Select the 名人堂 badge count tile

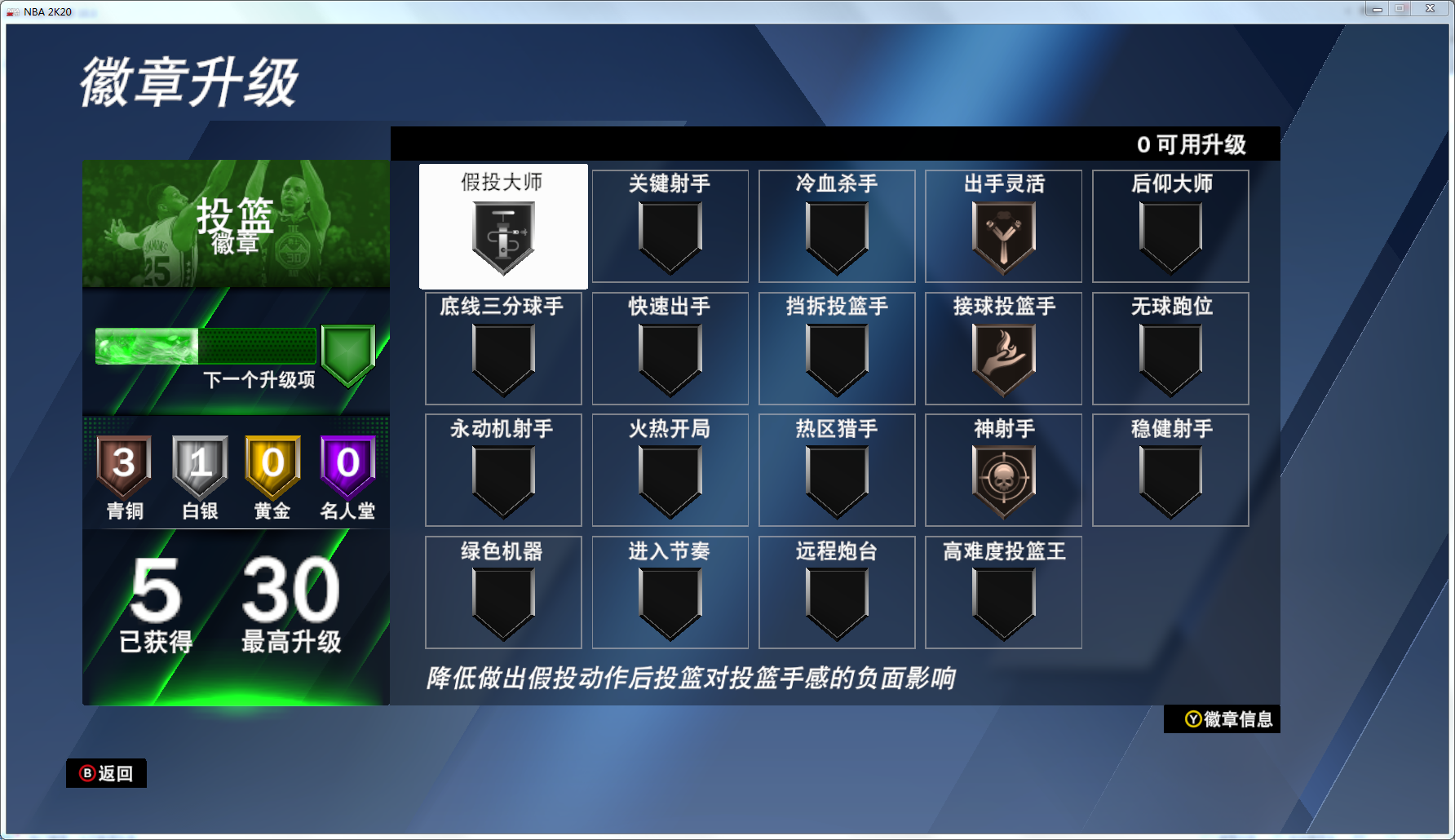(x=347, y=475)
